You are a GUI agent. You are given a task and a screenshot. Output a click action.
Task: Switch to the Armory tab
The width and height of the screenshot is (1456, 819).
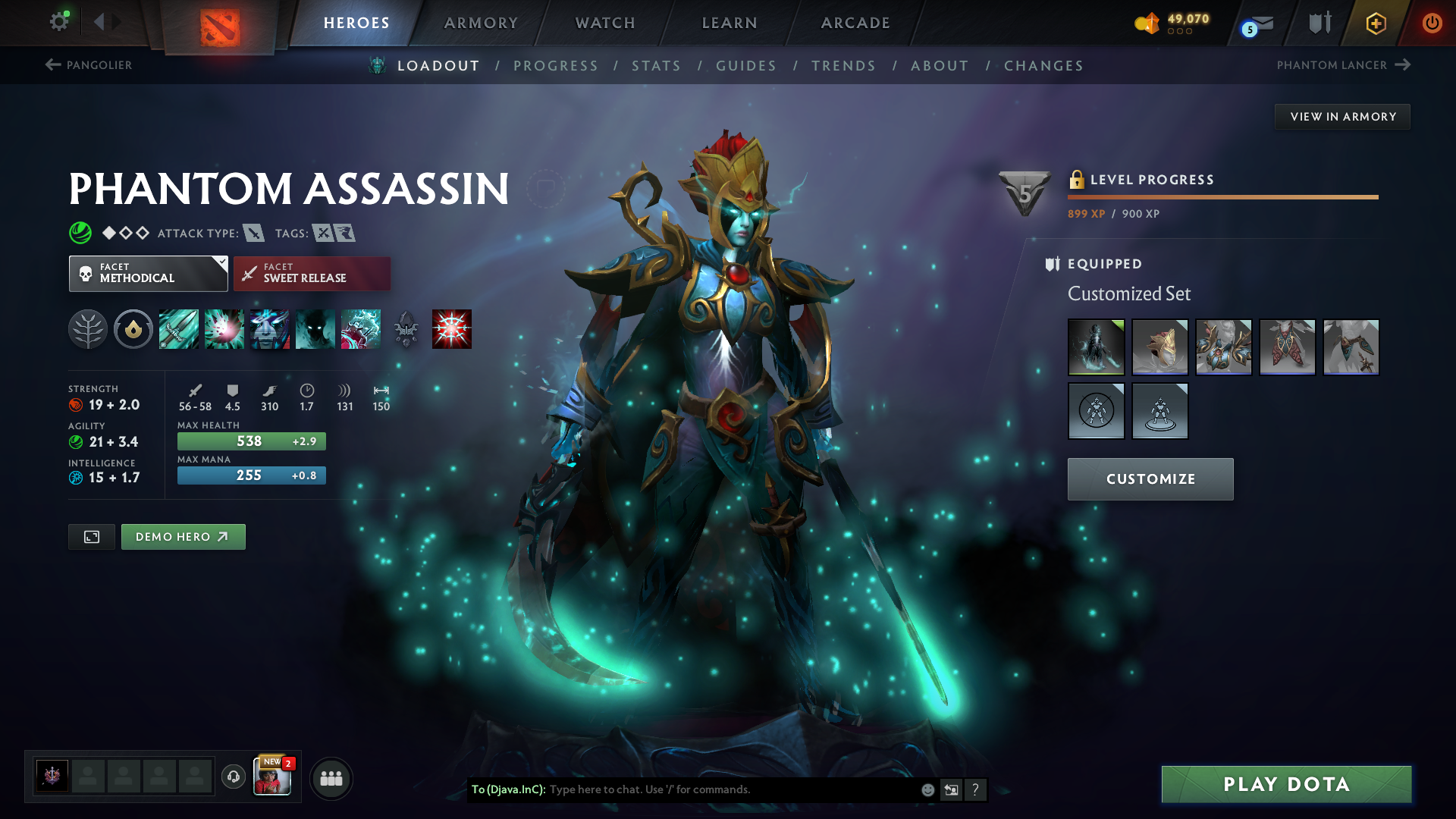coord(481,23)
